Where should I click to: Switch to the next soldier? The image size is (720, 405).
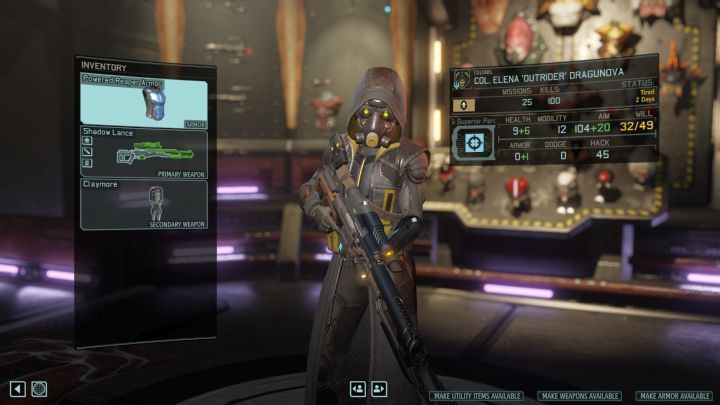pyautogui.click(x=379, y=389)
